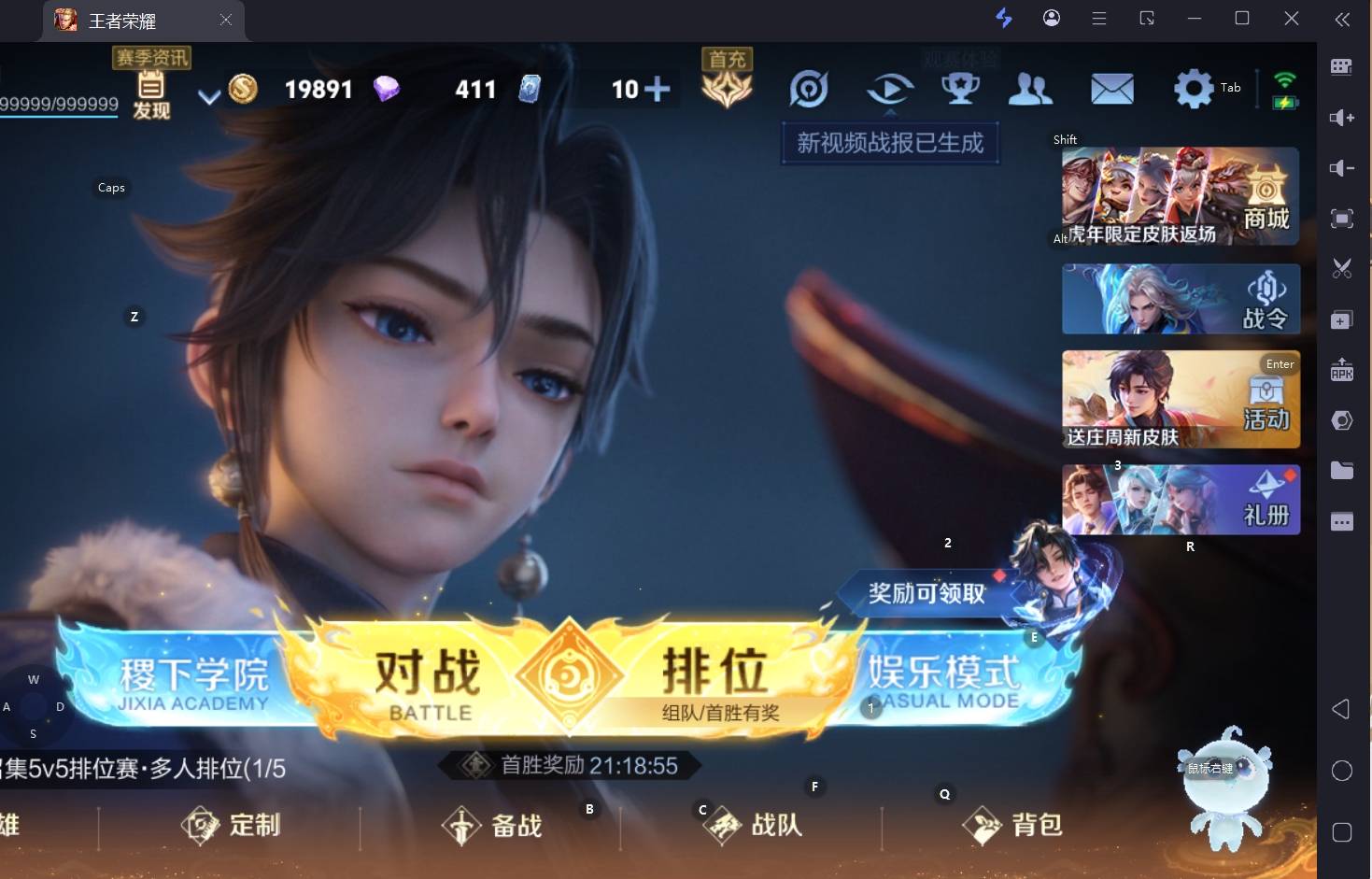Open the 背包 backpack
The image size is (1372, 879).
point(1013,826)
